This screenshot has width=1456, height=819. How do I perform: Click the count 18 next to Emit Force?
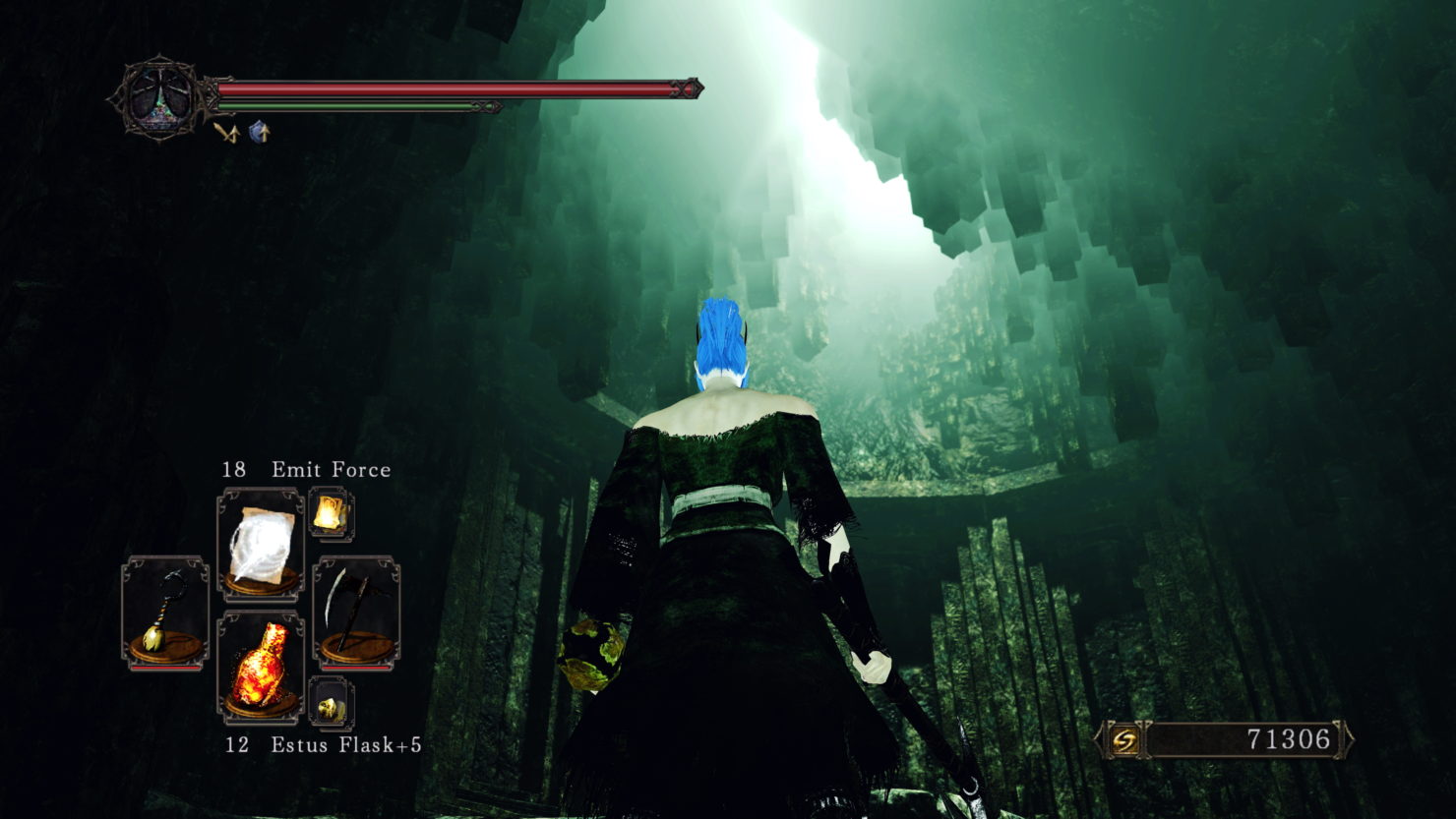[x=234, y=469]
